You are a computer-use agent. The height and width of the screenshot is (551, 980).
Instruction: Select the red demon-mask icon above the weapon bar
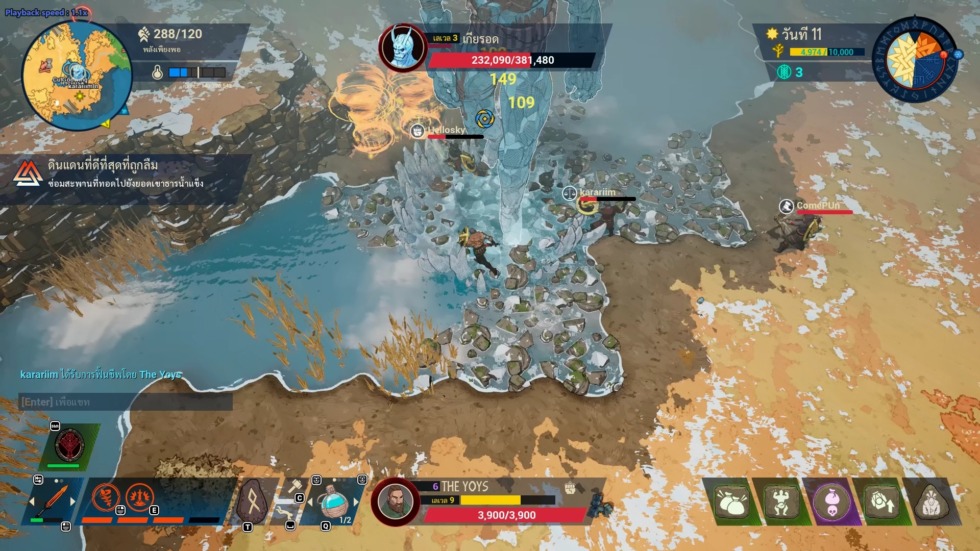tap(71, 443)
